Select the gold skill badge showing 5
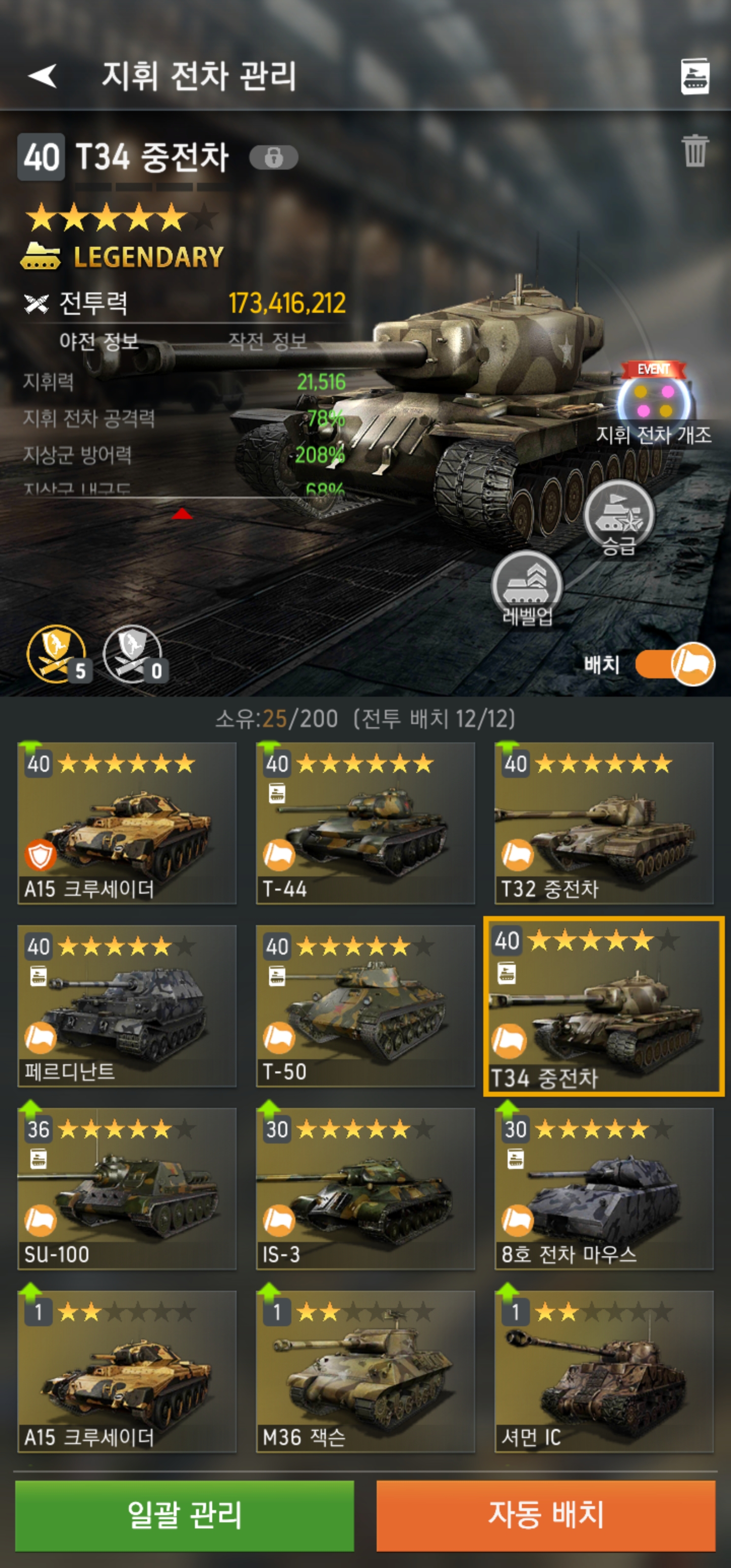This screenshot has height=1568, width=731. tap(57, 655)
